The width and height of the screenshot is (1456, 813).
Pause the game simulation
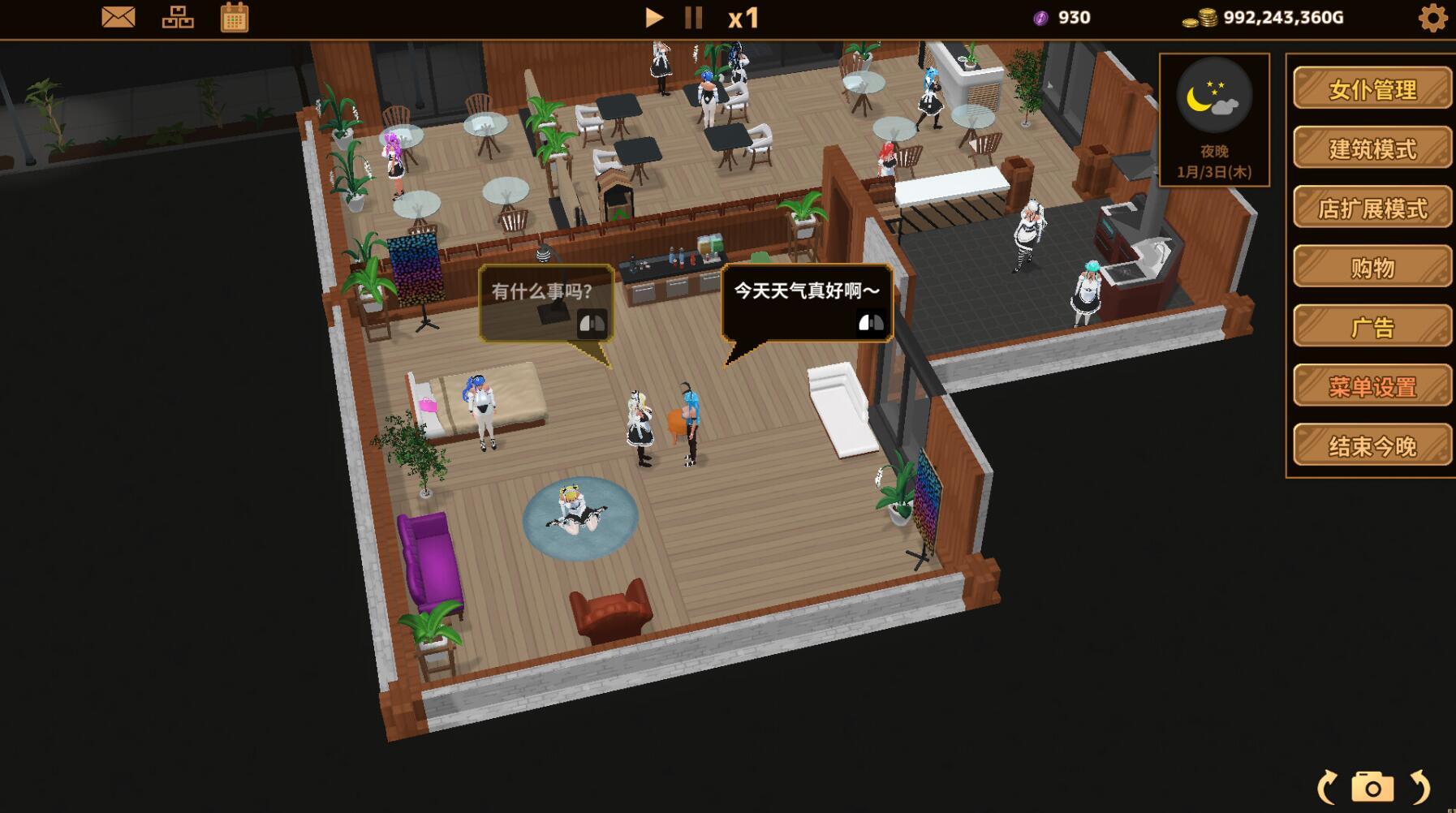tap(692, 17)
